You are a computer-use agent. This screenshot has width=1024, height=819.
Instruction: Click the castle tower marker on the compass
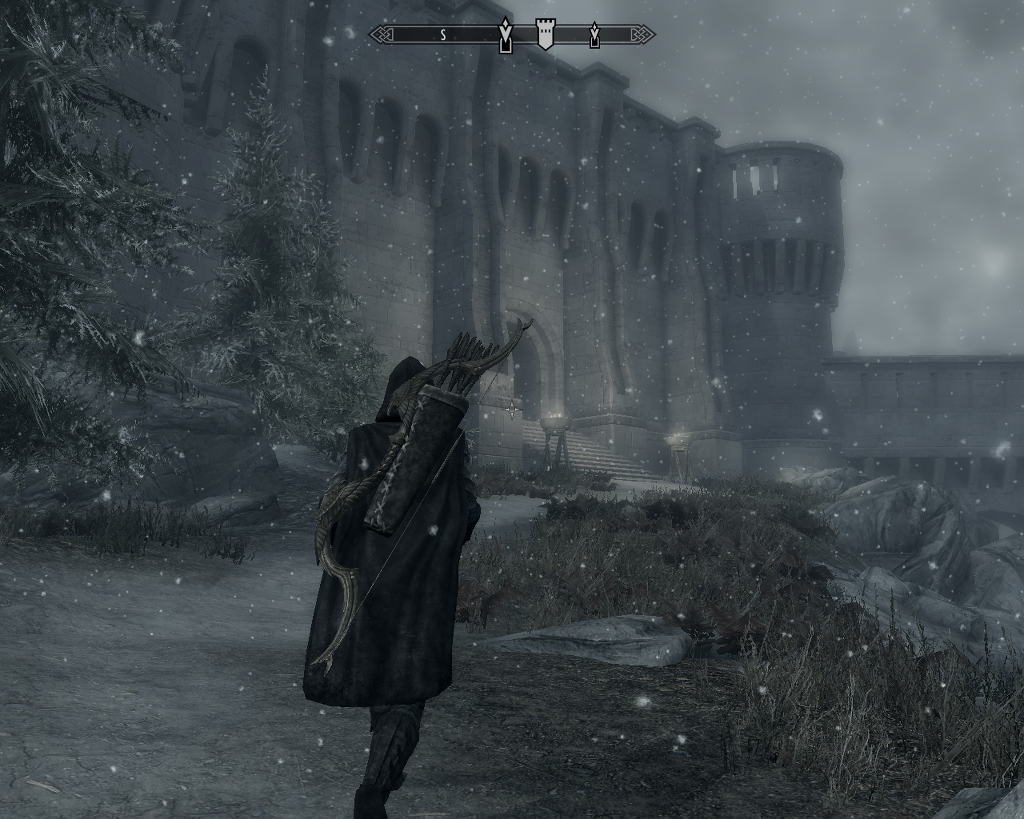[545, 34]
